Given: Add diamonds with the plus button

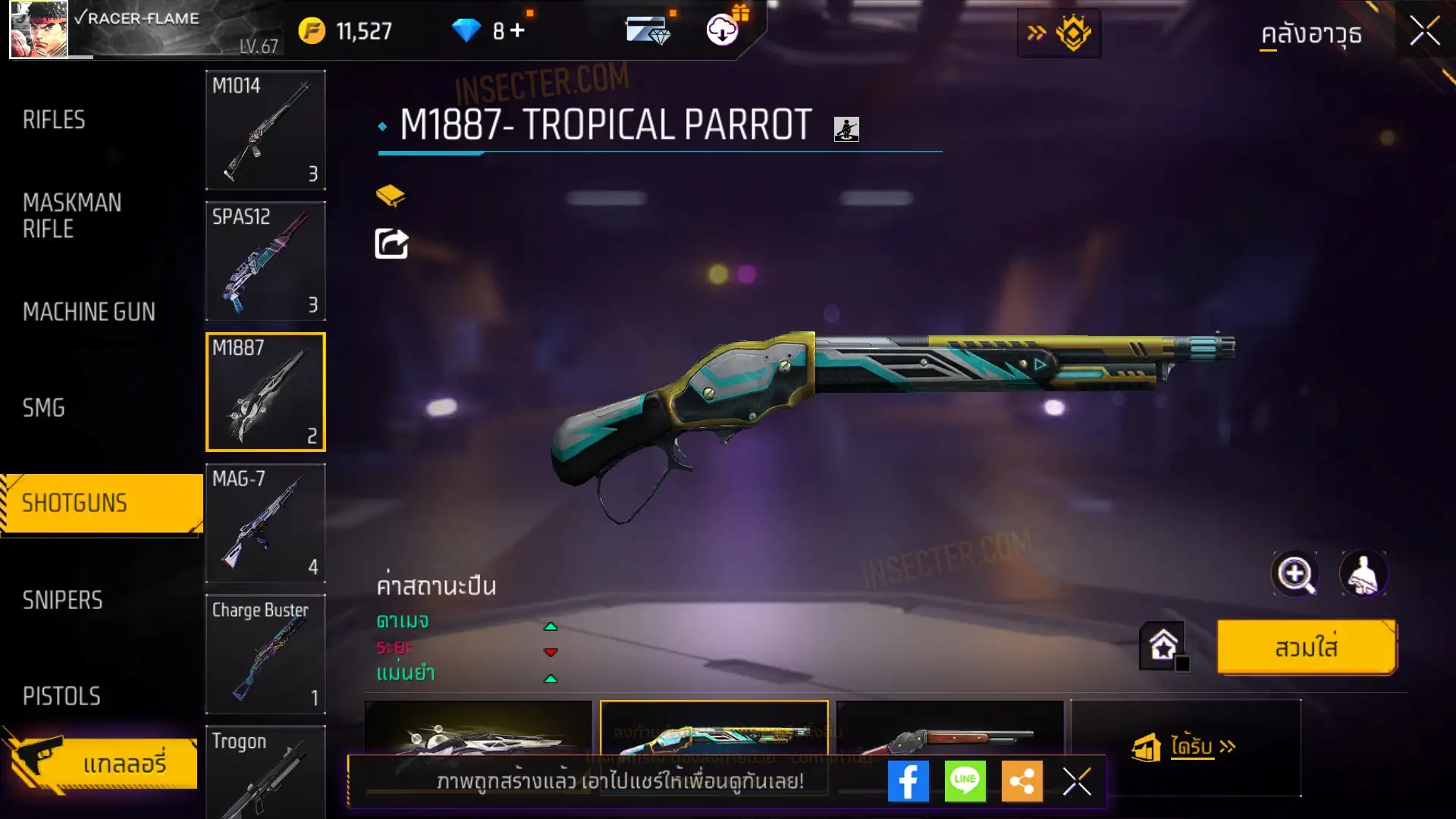Looking at the screenshot, I should point(517,30).
